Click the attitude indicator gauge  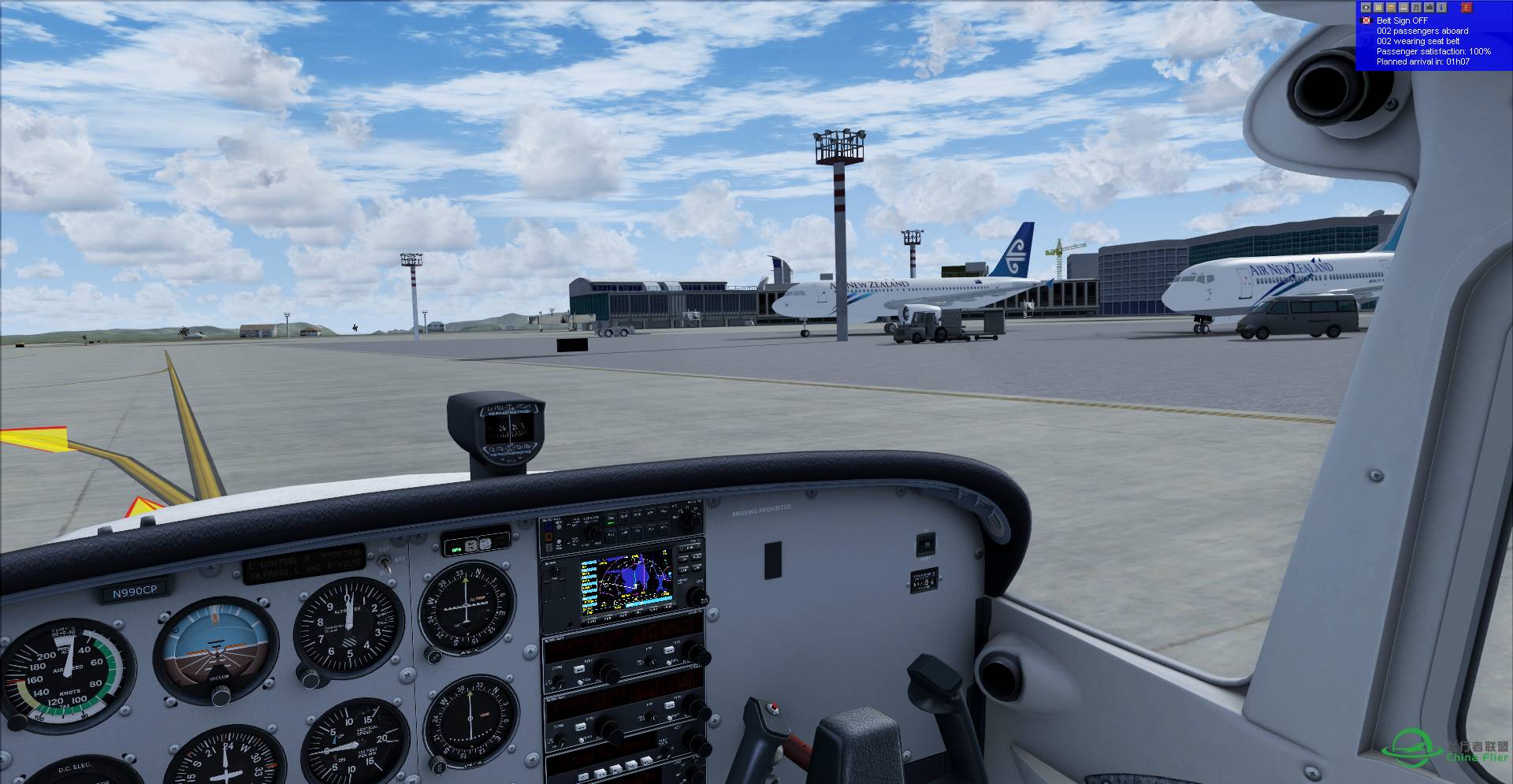coord(215,648)
